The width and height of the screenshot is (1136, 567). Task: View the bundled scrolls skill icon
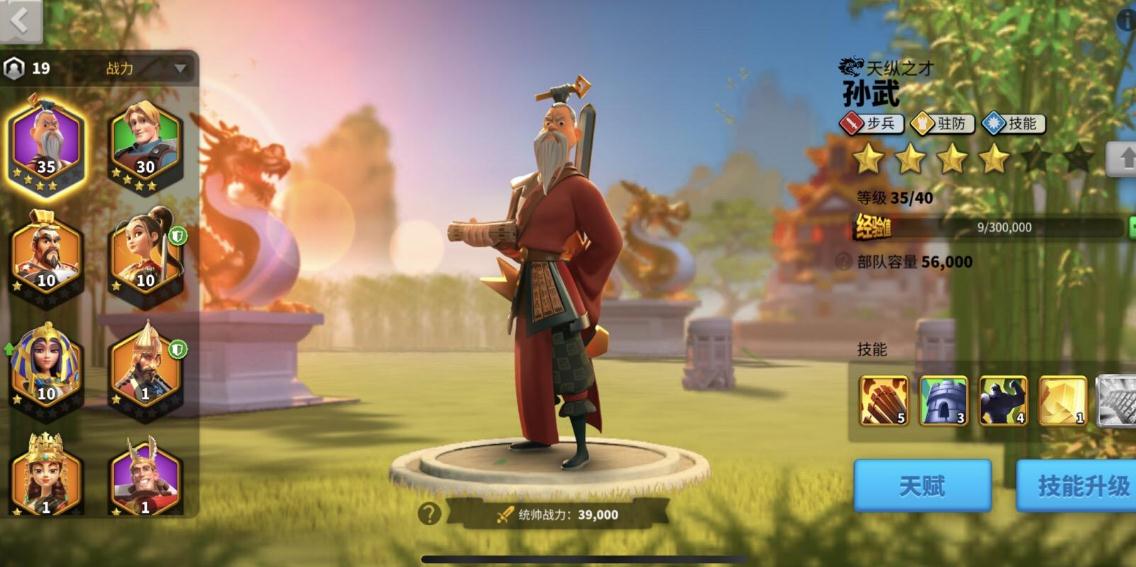[x=884, y=400]
